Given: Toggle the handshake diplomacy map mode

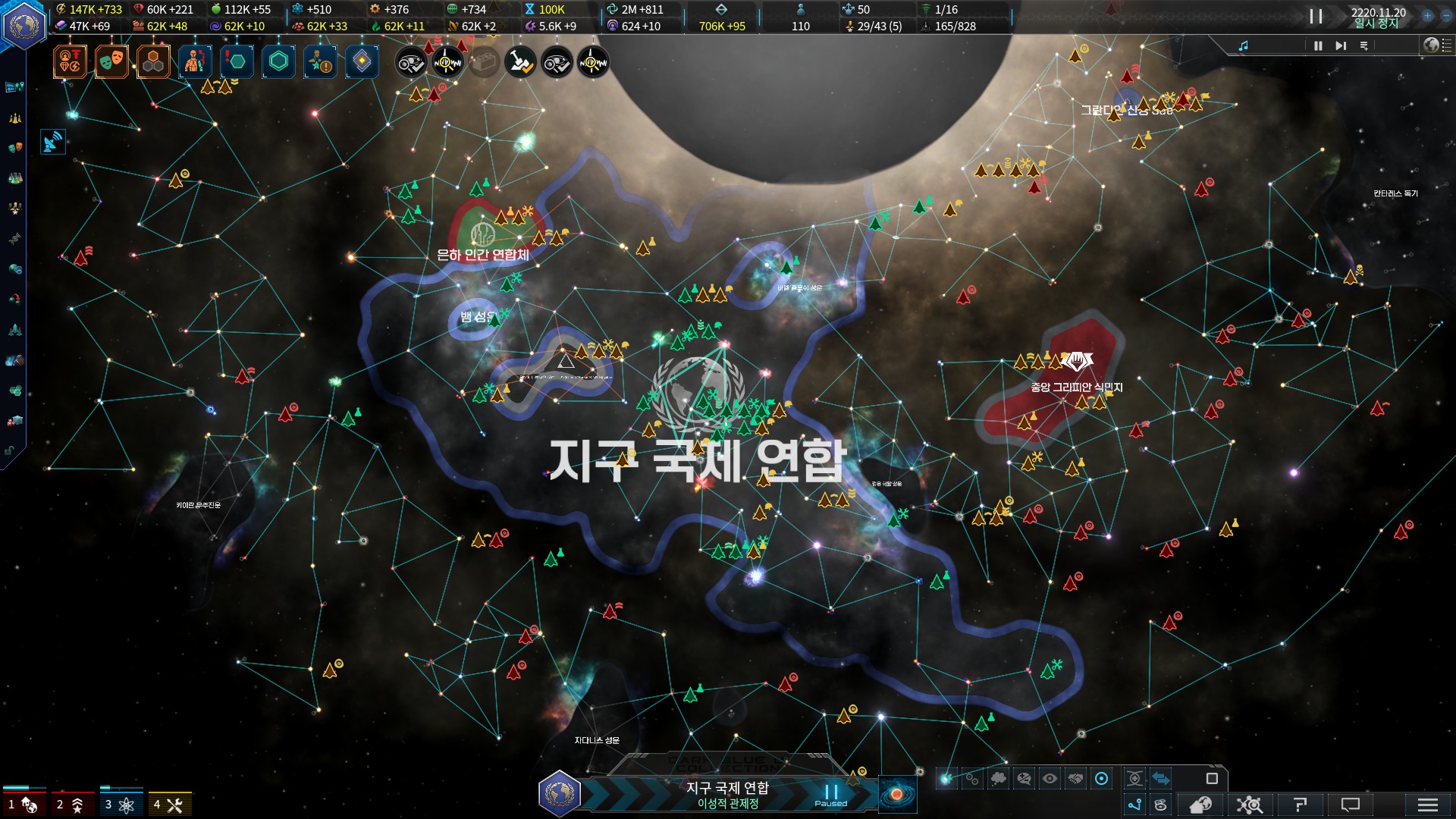Looking at the screenshot, I should 1075,779.
